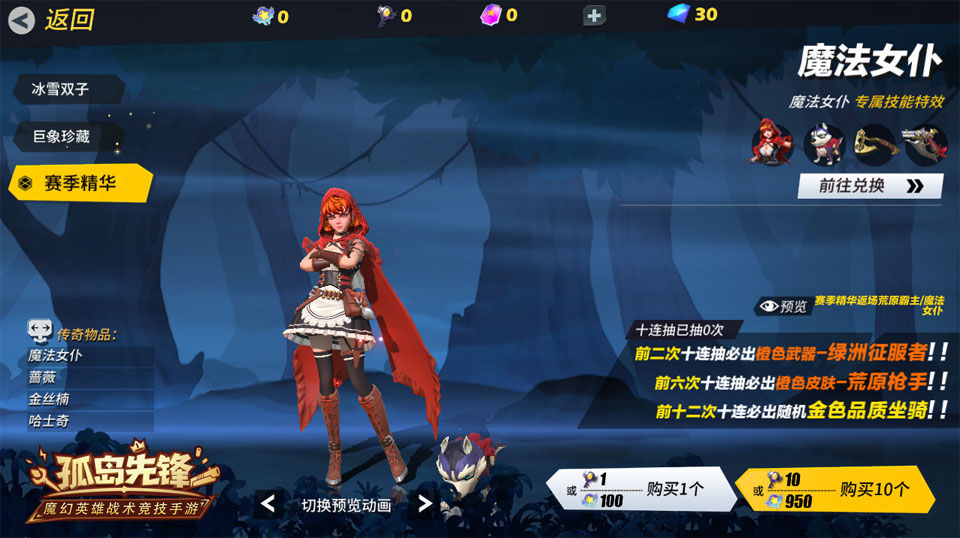Open the 前往兑换 exchange button
This screenshot has width=960, height=538.
click(869, 186)
